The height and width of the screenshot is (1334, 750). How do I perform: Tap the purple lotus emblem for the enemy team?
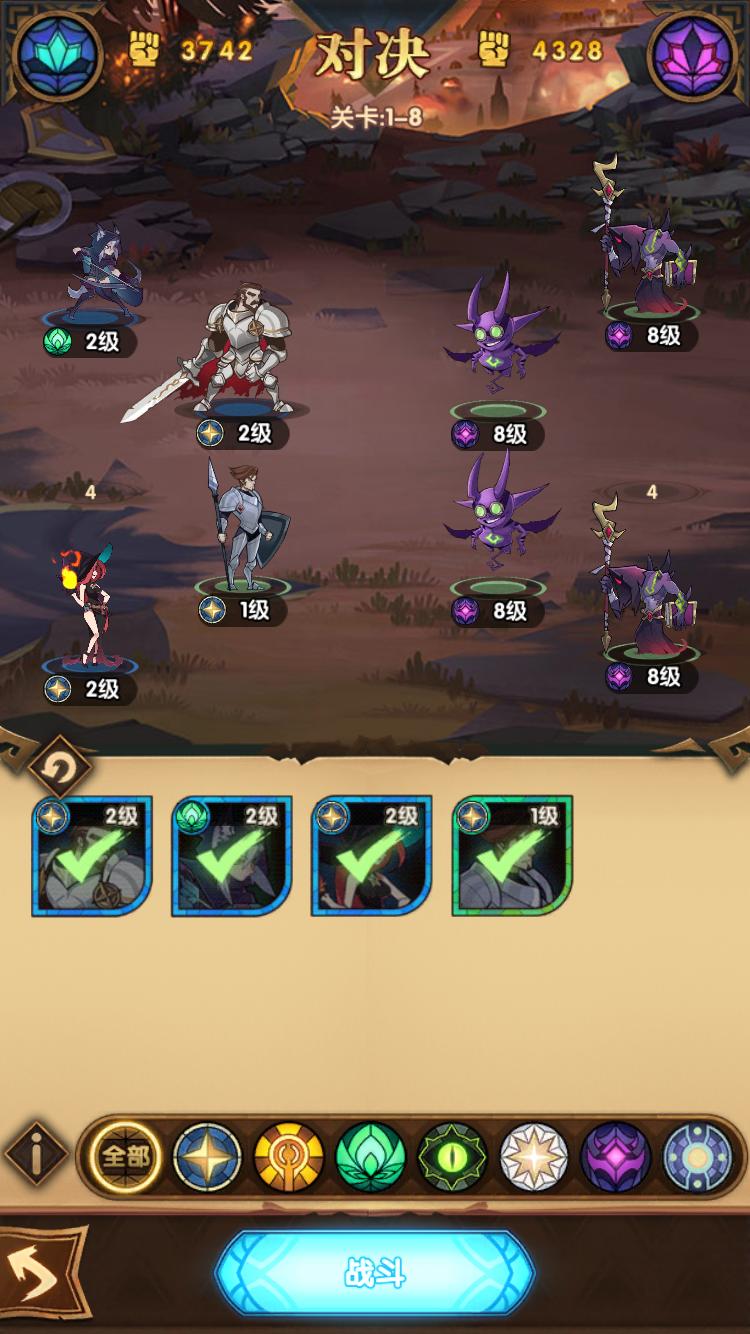693,55
